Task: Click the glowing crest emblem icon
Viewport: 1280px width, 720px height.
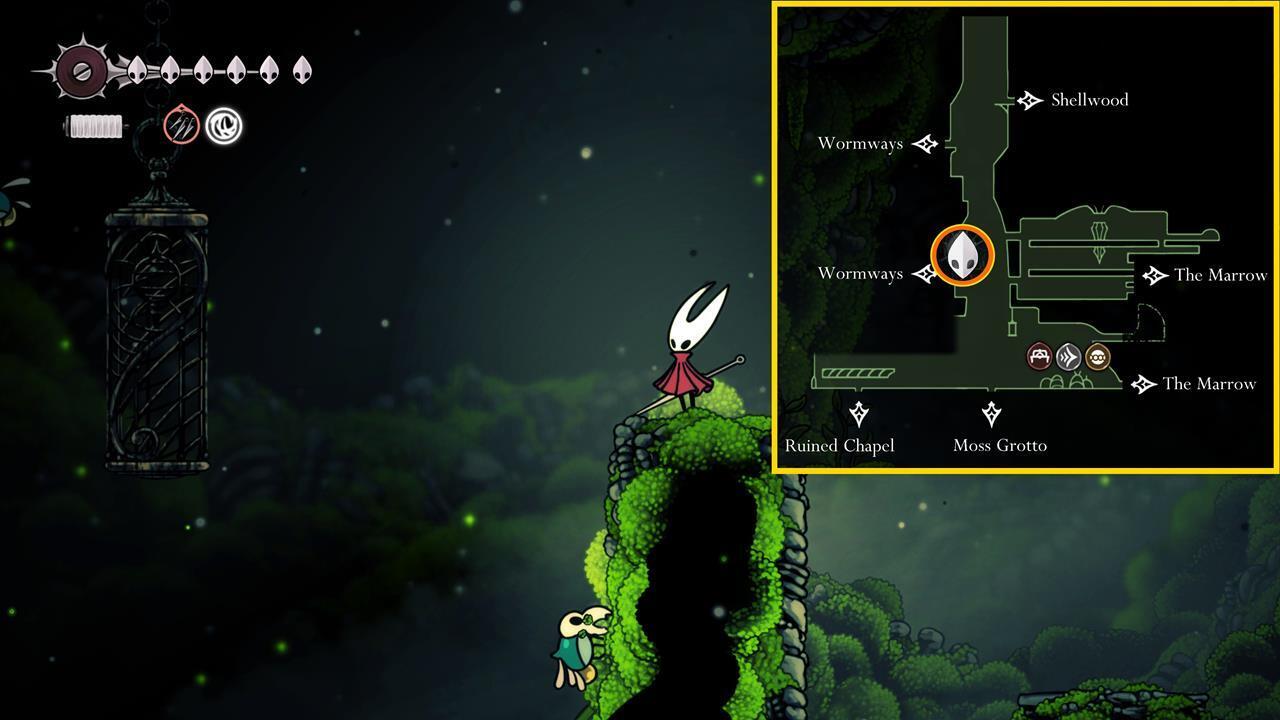Action: [x=223, y=127]
